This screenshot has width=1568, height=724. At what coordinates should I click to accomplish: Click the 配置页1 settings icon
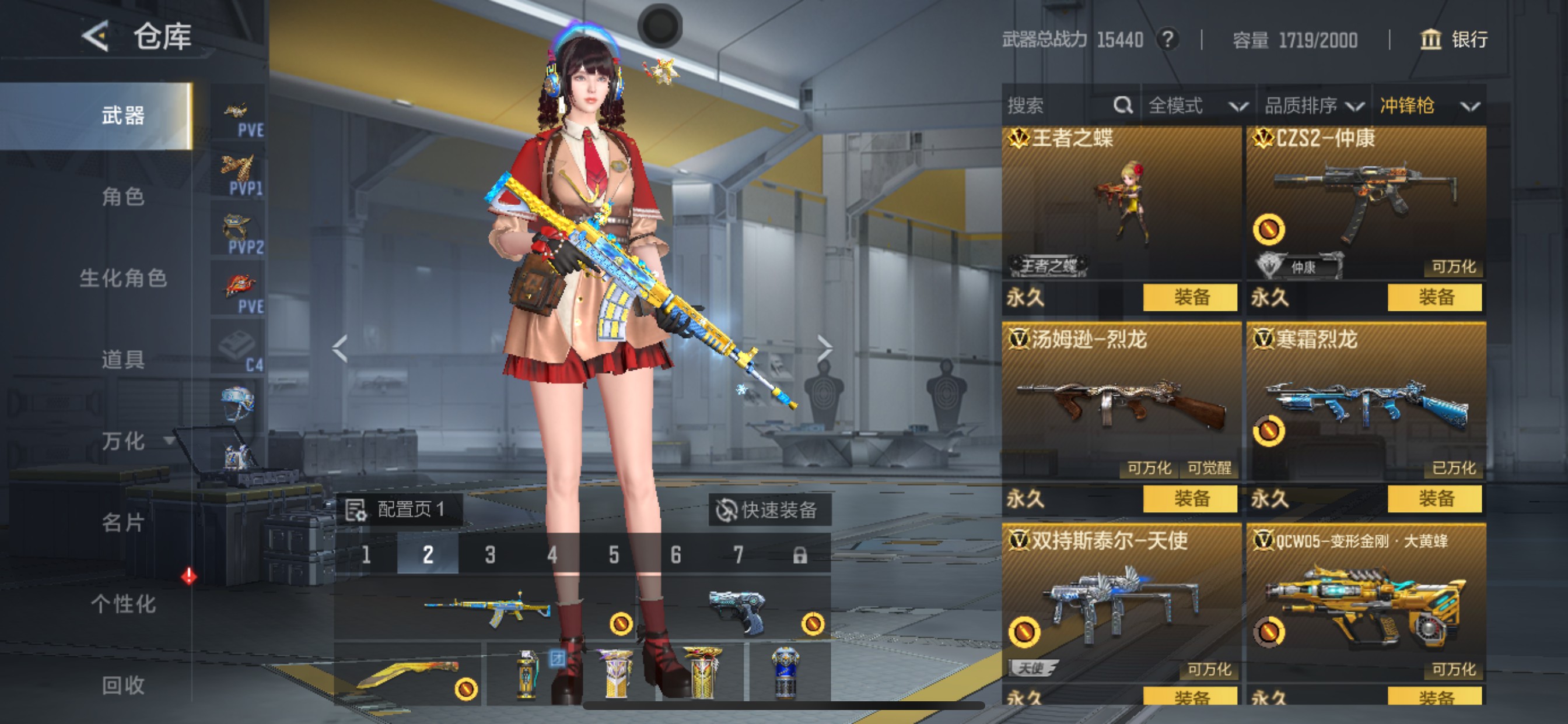click(356, 511)
